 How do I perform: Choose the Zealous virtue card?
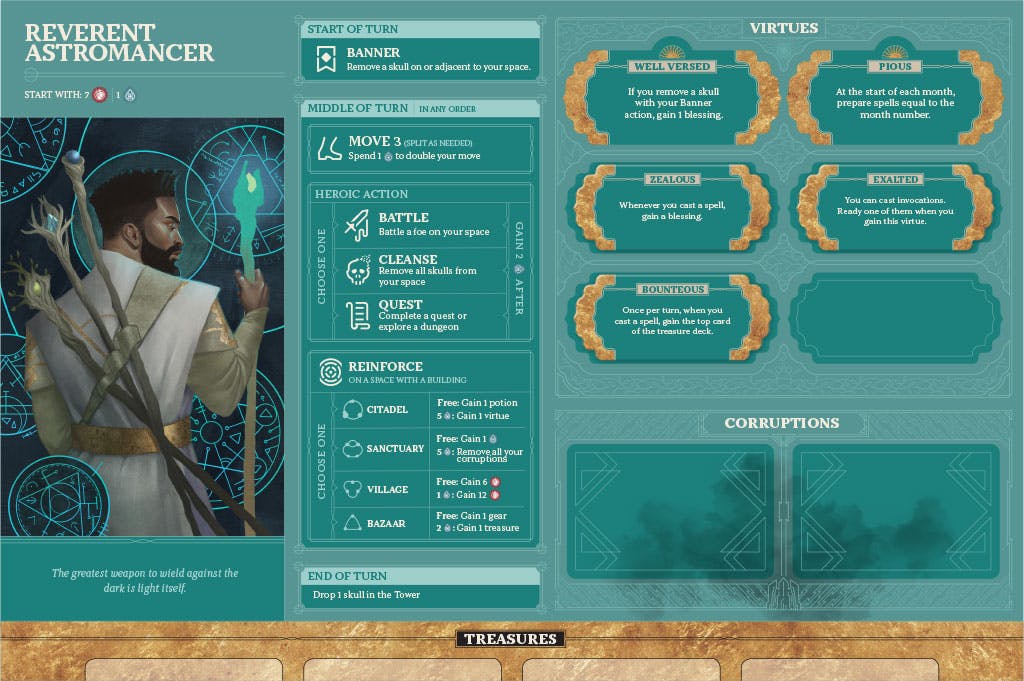point(671,210)
